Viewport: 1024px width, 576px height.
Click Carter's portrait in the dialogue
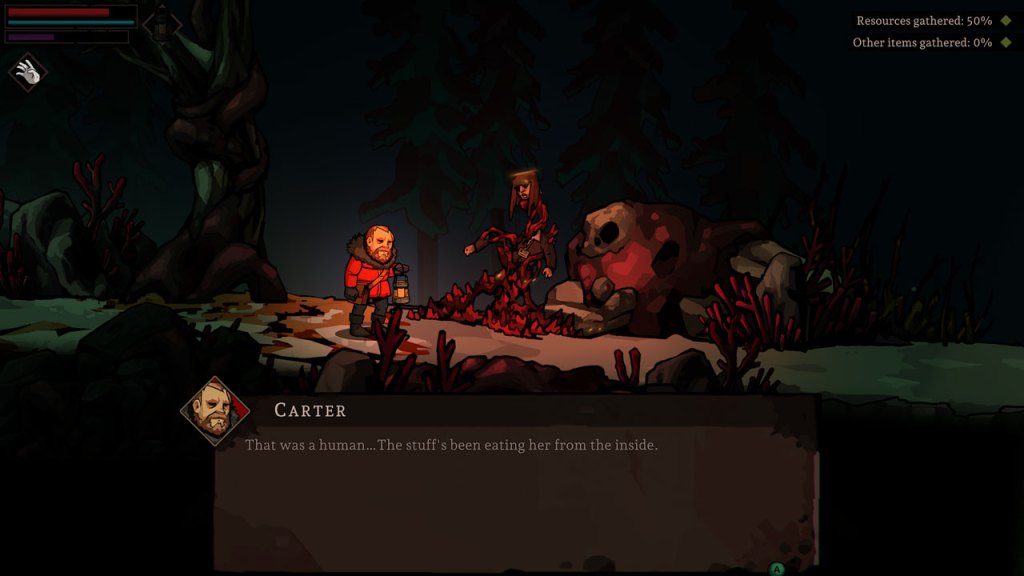(x=214, y=411)
